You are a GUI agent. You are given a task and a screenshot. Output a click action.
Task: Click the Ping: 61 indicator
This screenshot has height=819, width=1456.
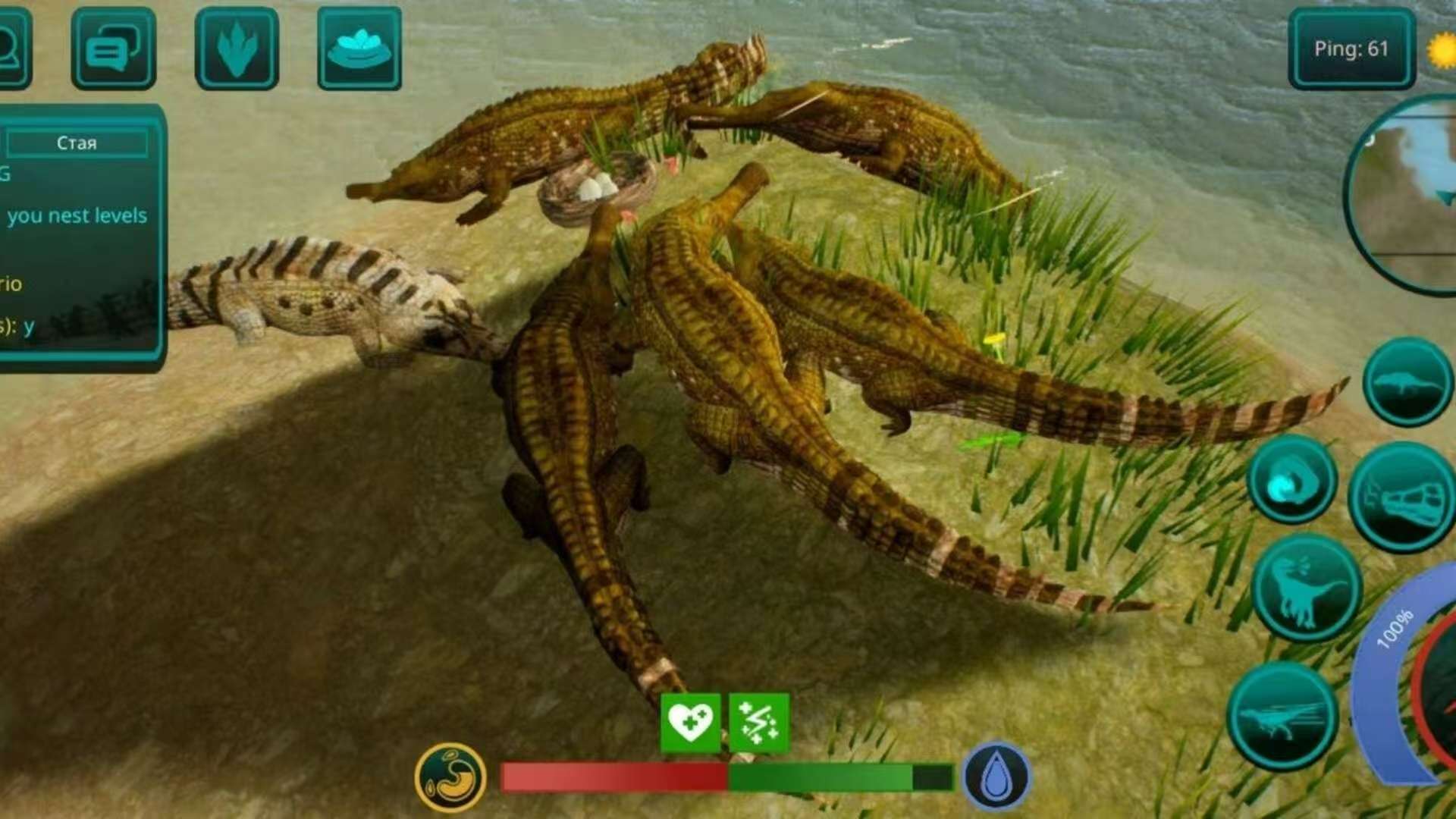click(1351, 49)
